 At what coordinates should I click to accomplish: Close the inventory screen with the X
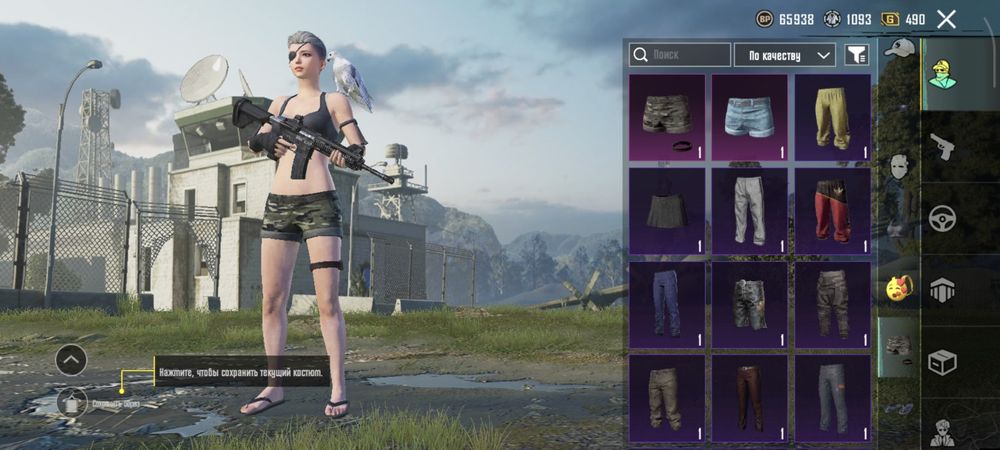(x=946, y=19)
